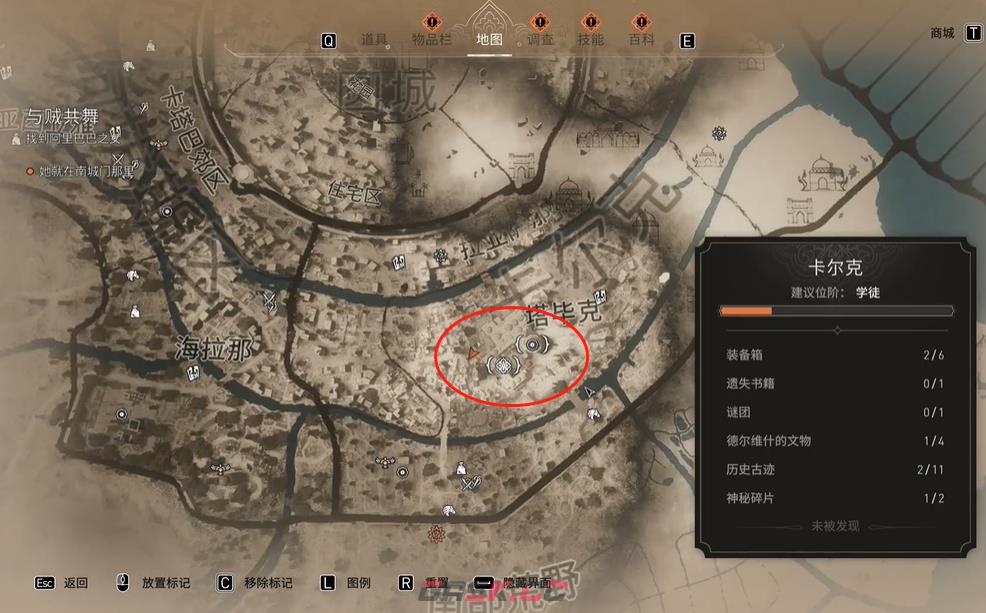Viewport: 986px width, 613px height.
Task: Select the 装备箱 row in region panel
Action: tap(834, 355)
